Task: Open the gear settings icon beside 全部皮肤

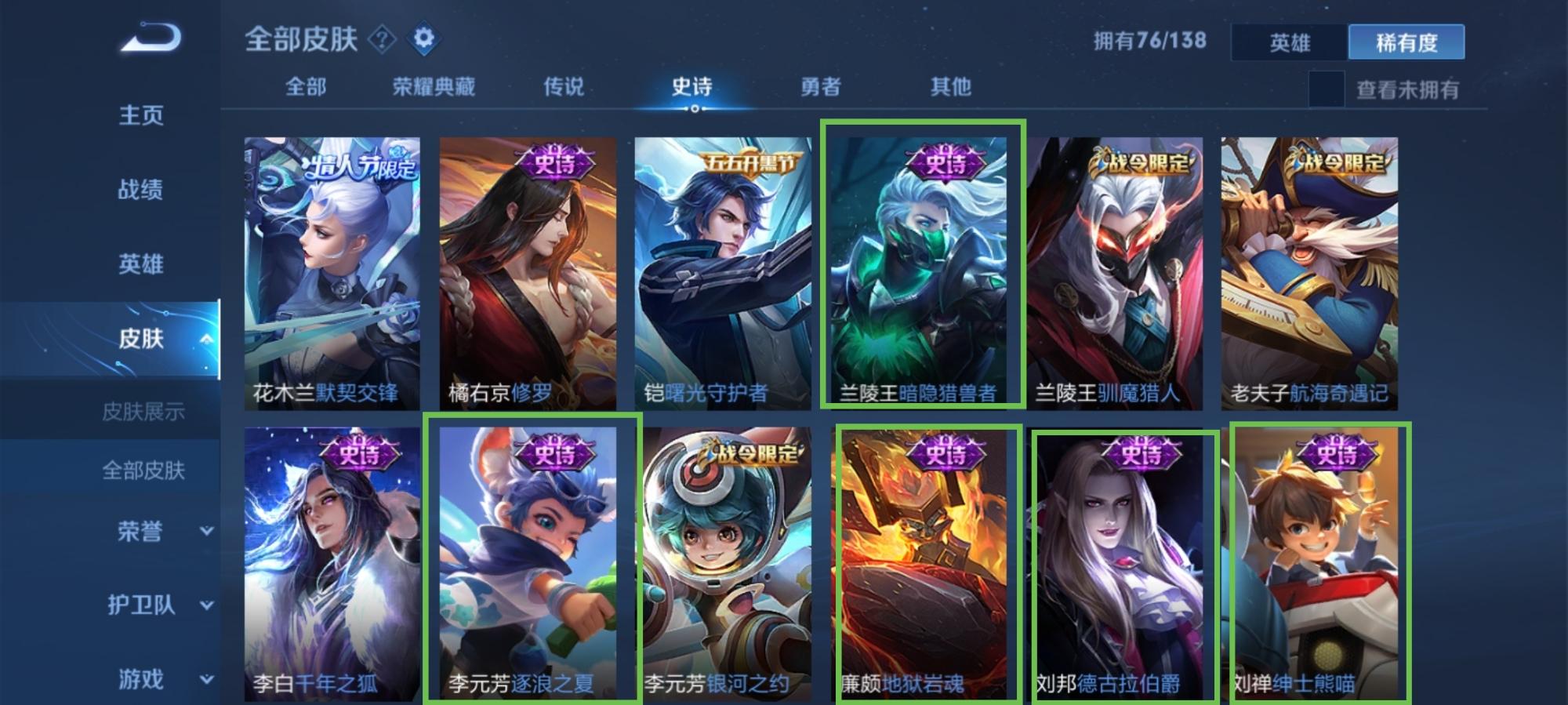Action: (423, 38)
